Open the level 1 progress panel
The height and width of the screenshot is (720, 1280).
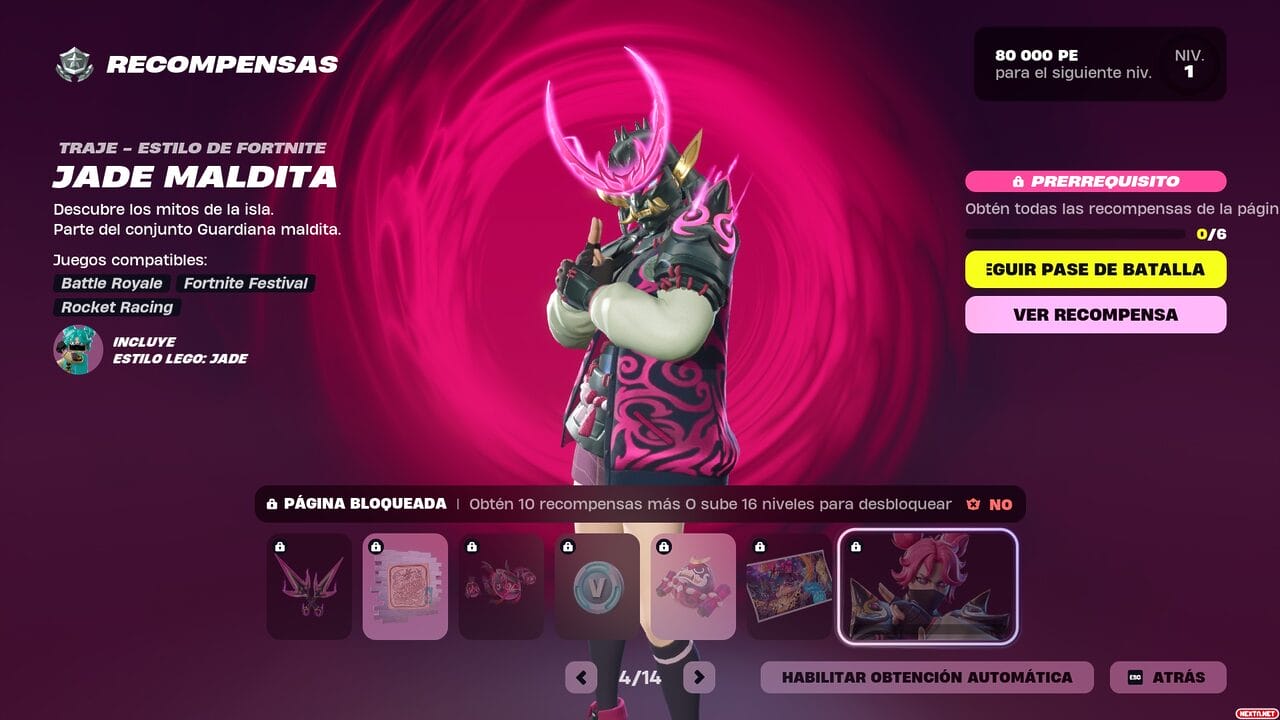[x=1099, y=64]
